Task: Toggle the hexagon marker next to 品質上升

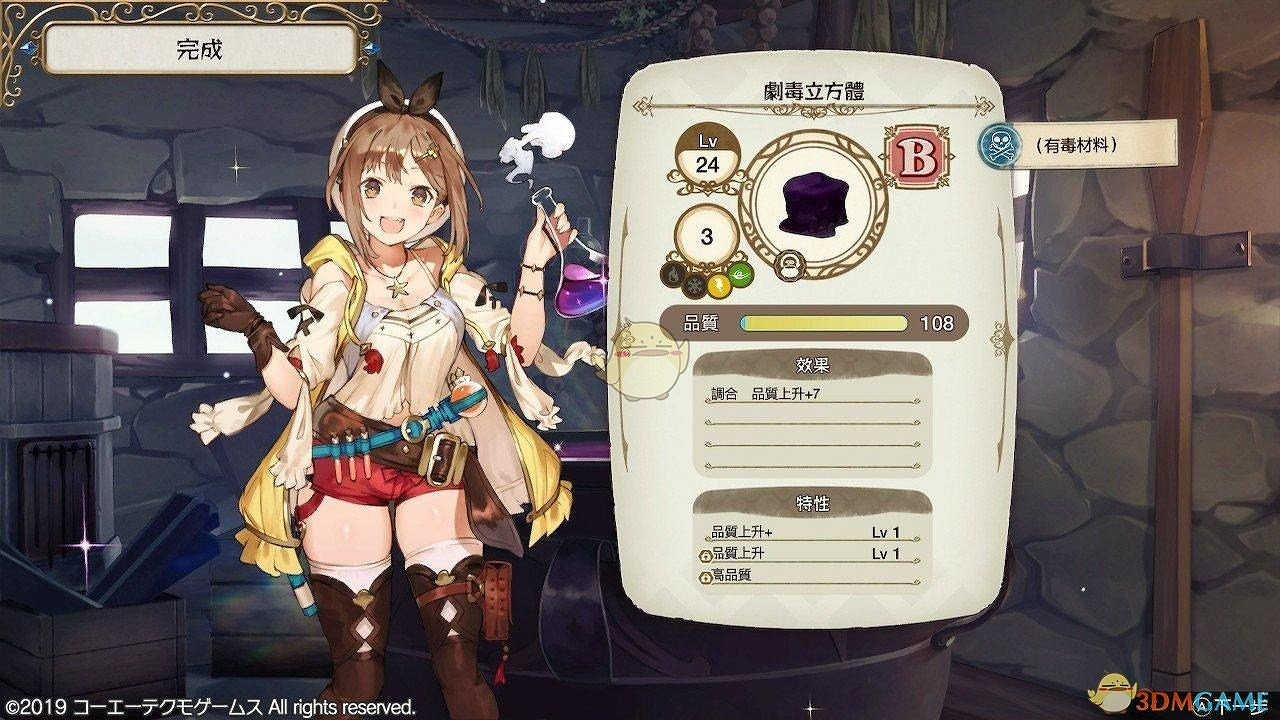Action: [705, 556]
